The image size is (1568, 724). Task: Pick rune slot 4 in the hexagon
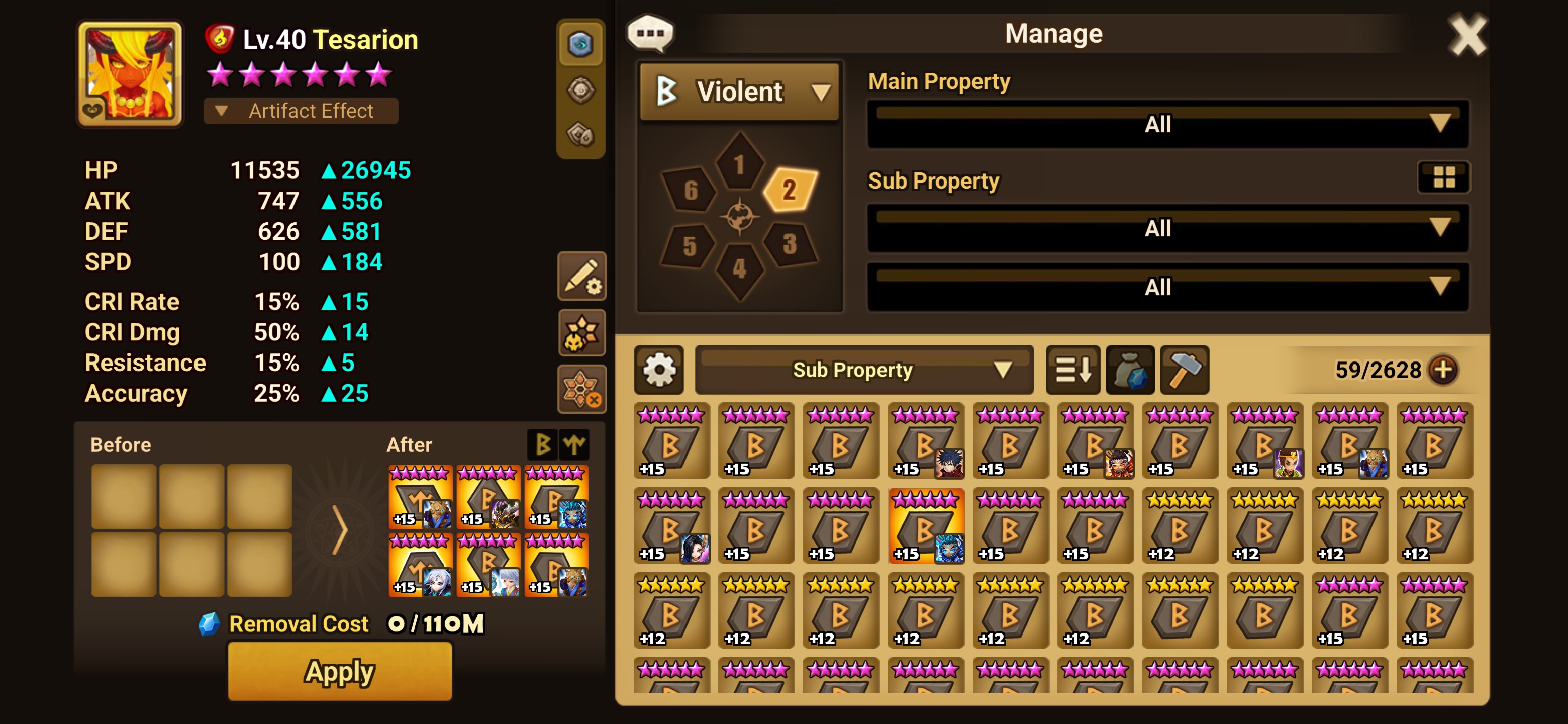pos(739,268)
